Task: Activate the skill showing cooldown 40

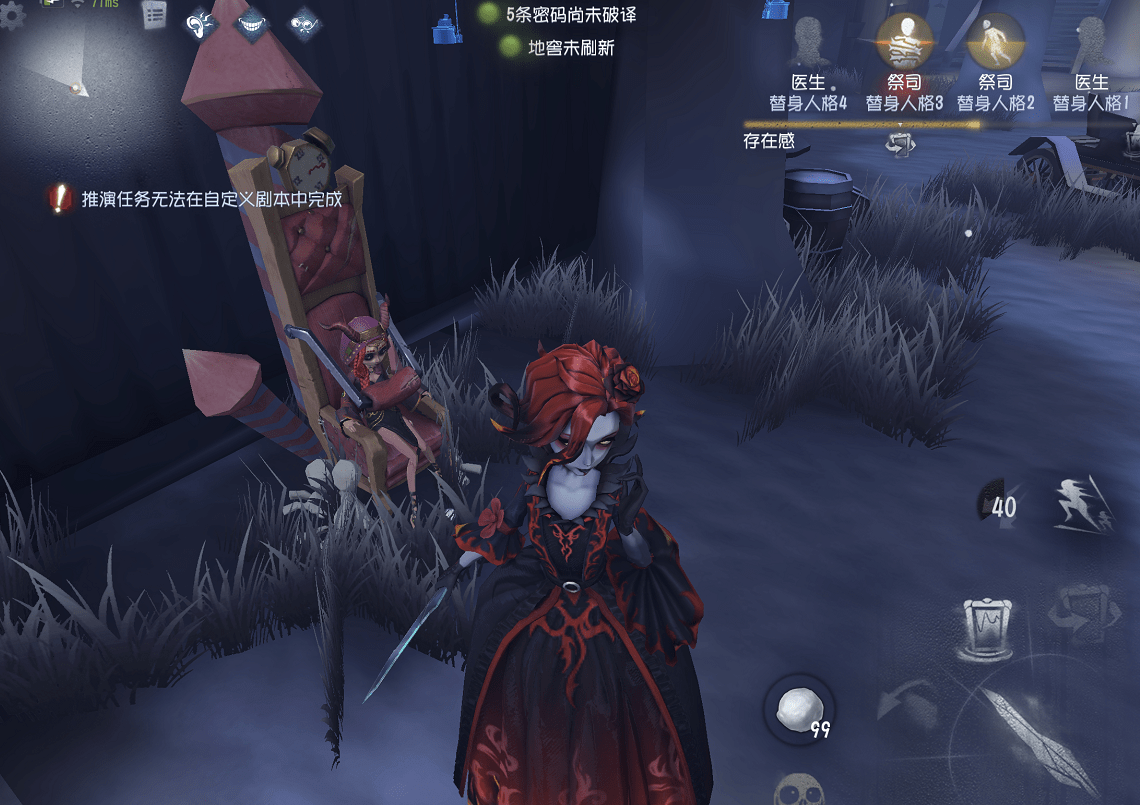Action: tap(998, 505)
